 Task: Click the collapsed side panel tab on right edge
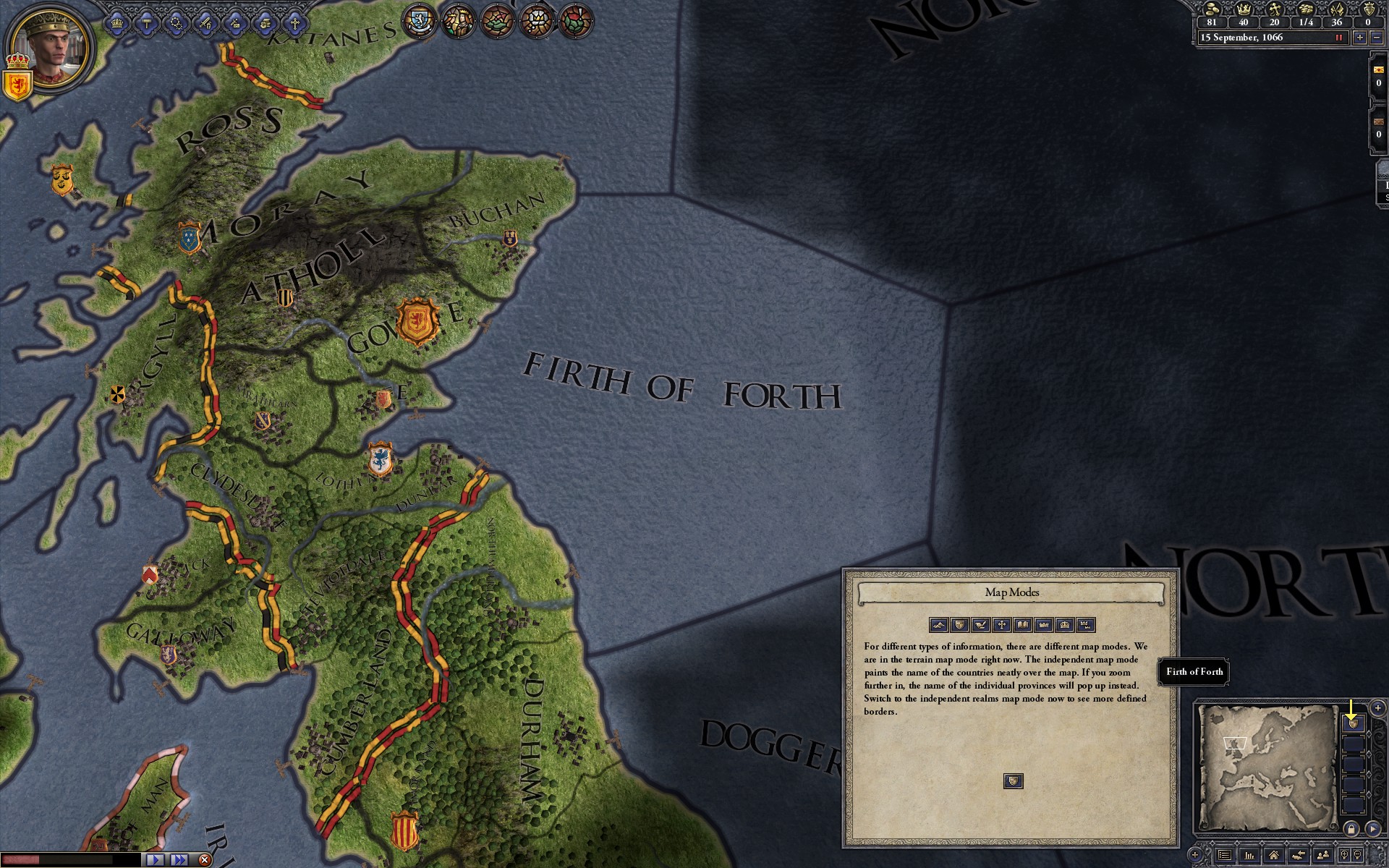pyautogui.click(x=1381, y=184)
